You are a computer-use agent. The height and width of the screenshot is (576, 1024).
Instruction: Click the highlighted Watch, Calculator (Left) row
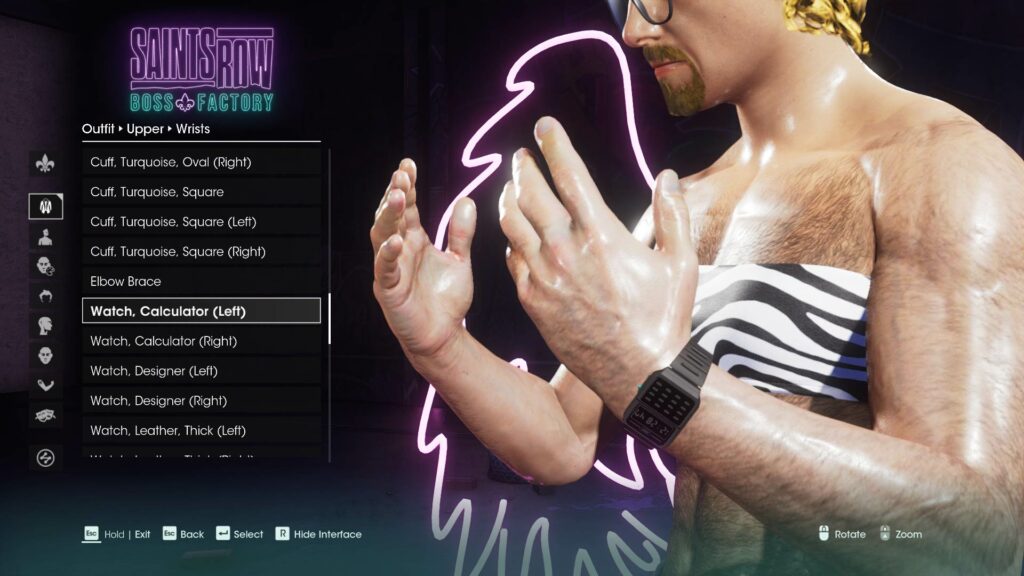click(x=201, y=311)
